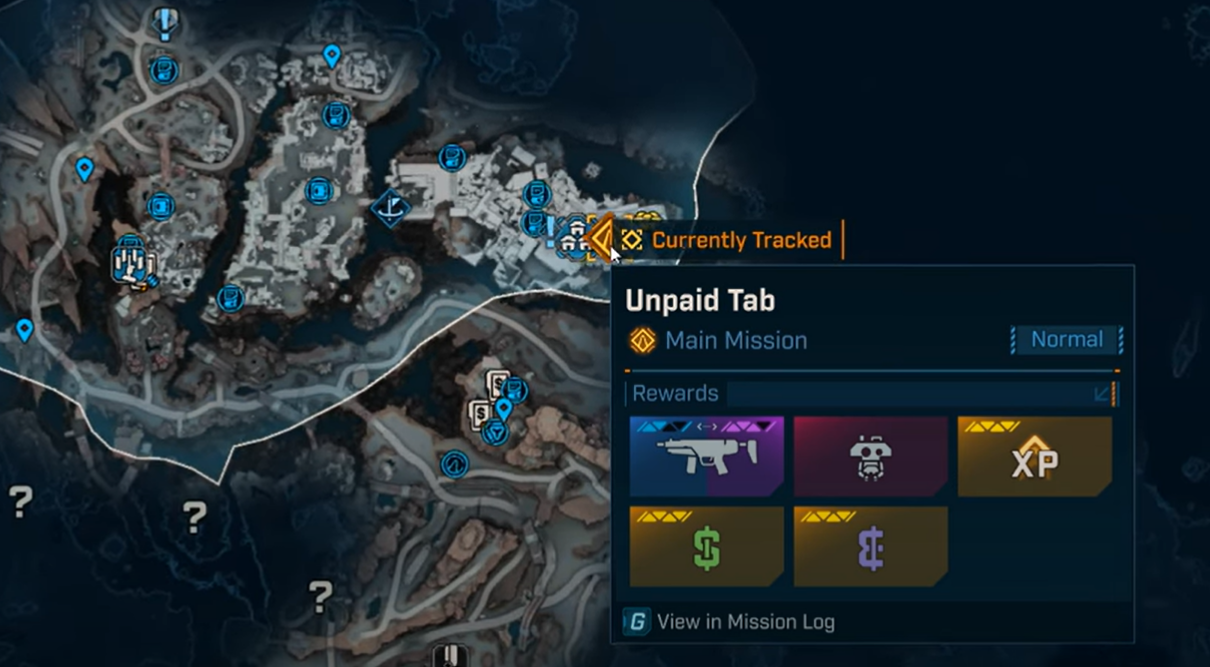This screenshot has width=1210, height=667.
Task: Select the Currently Tracked label
Action: 740,240
